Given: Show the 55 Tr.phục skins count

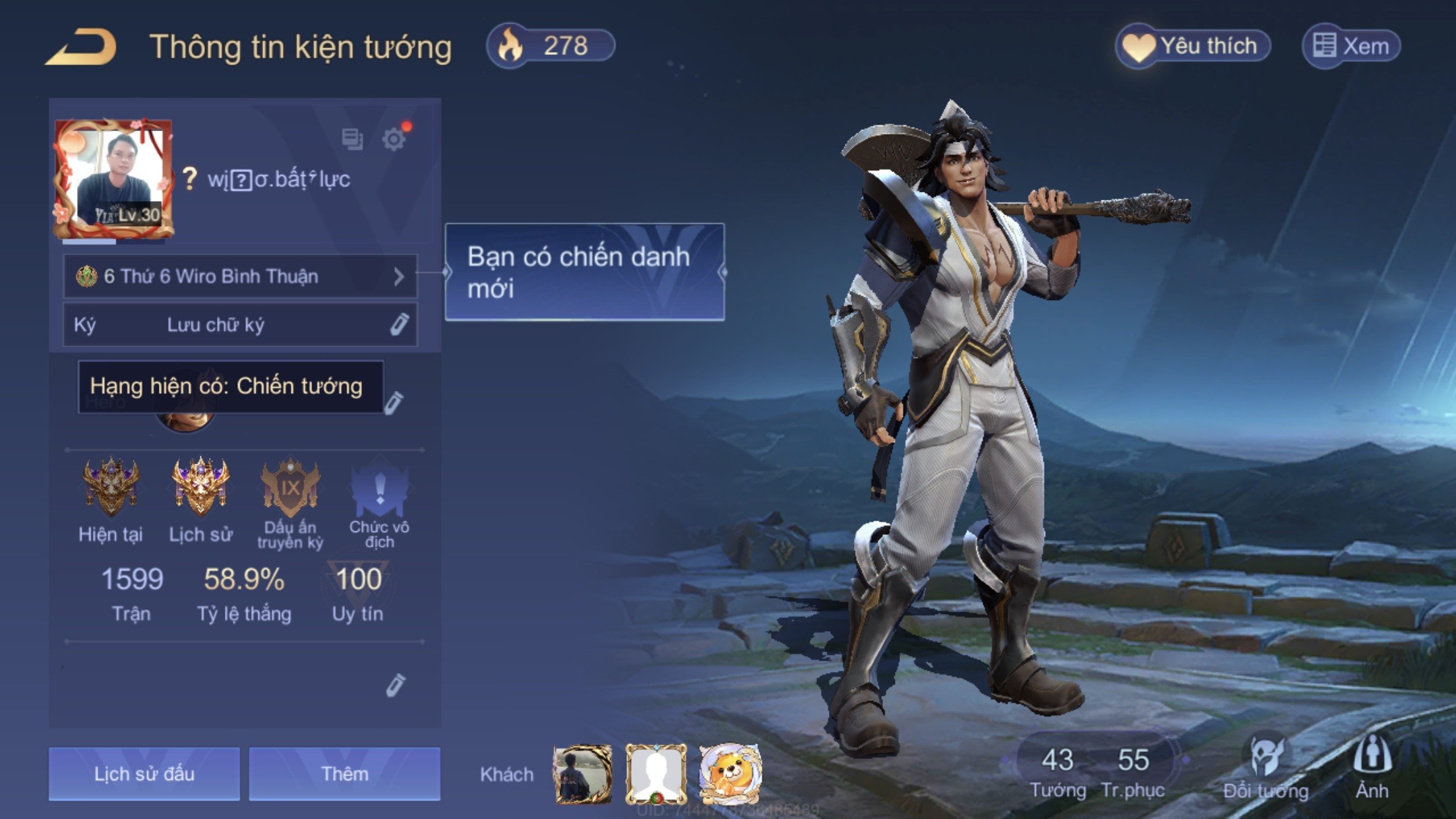Looking at the screenshot, I should pos(1133,770).
